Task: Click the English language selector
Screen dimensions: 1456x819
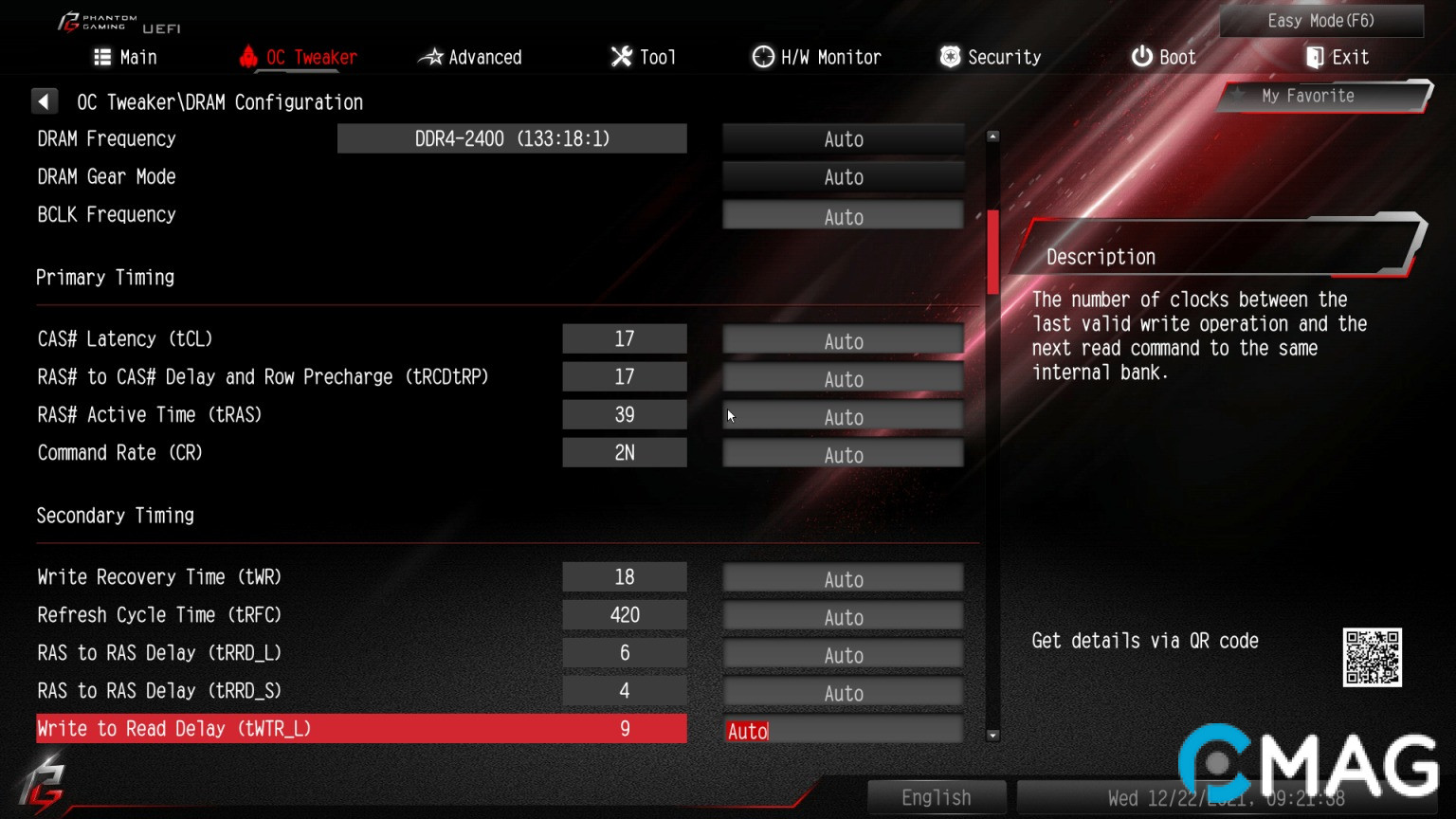Action: point(937,797)
